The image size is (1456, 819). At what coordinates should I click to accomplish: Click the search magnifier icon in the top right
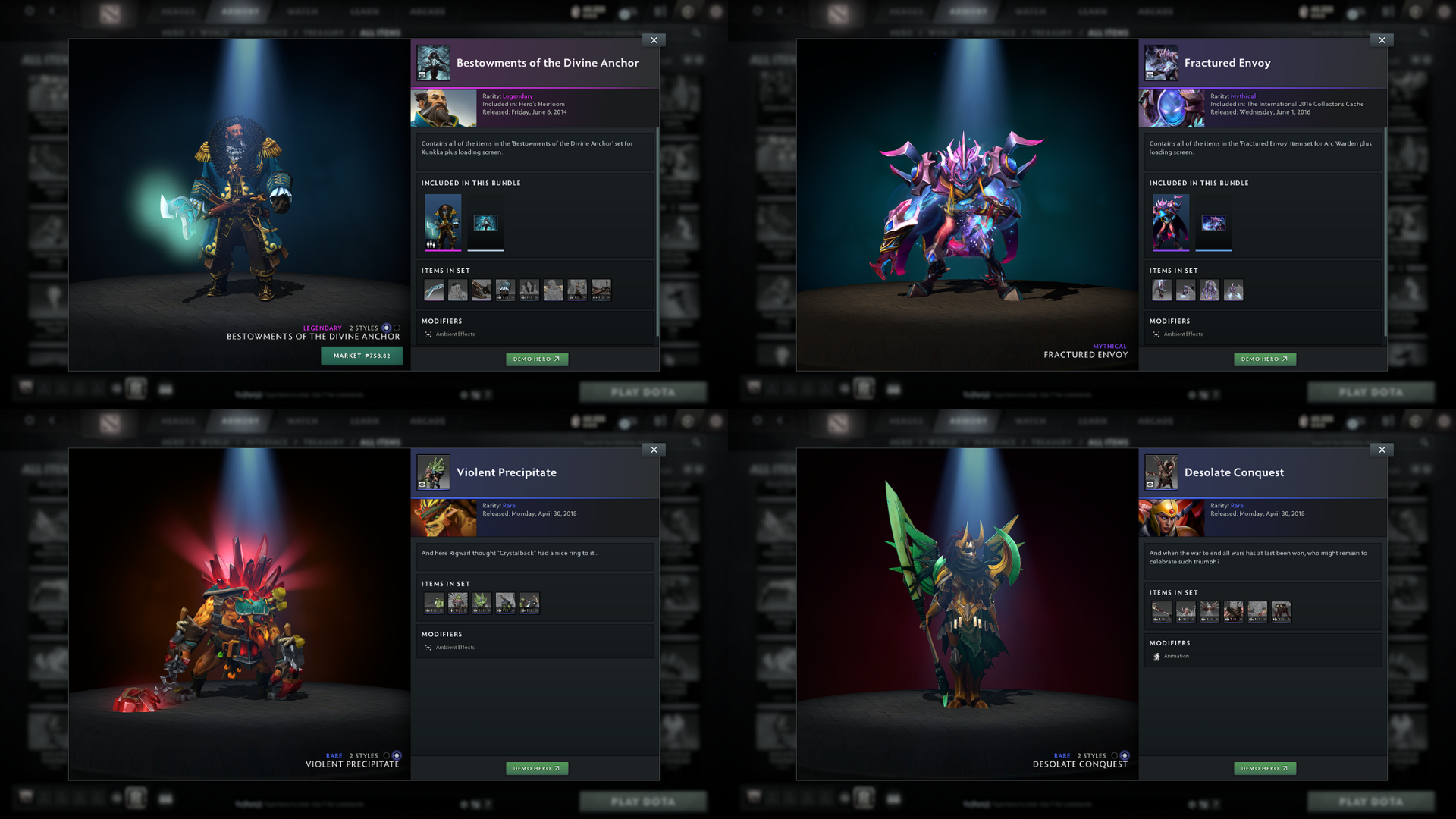coord(696,33)
